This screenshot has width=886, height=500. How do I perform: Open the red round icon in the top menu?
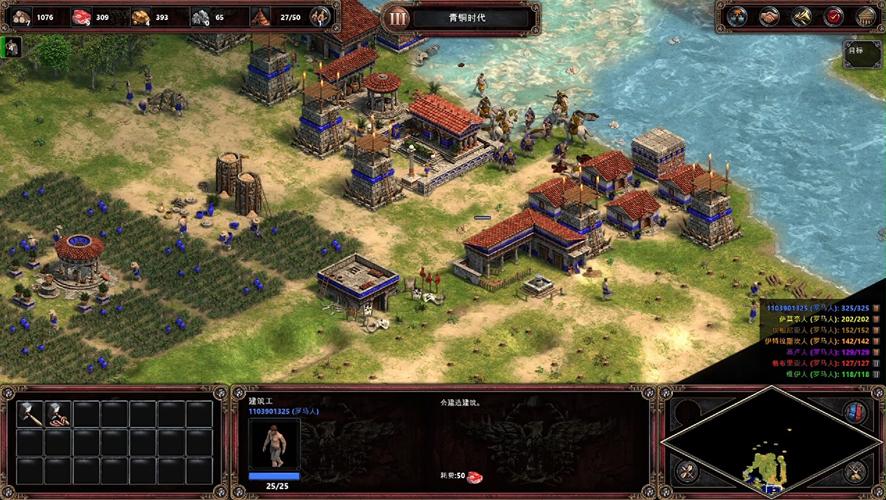833,16
